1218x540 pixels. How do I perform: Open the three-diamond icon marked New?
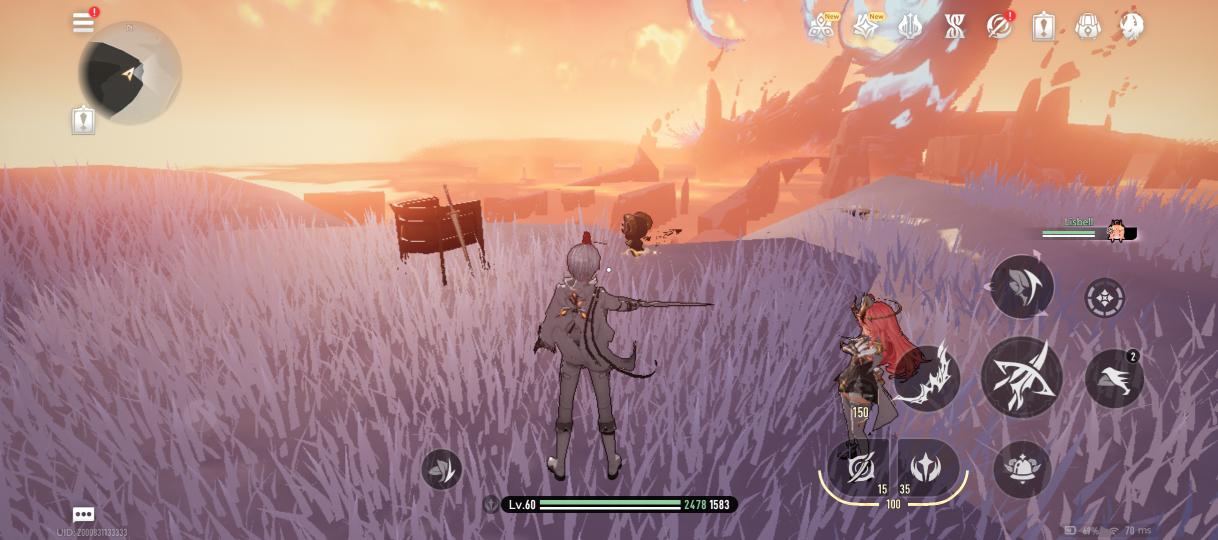(822, 27)
